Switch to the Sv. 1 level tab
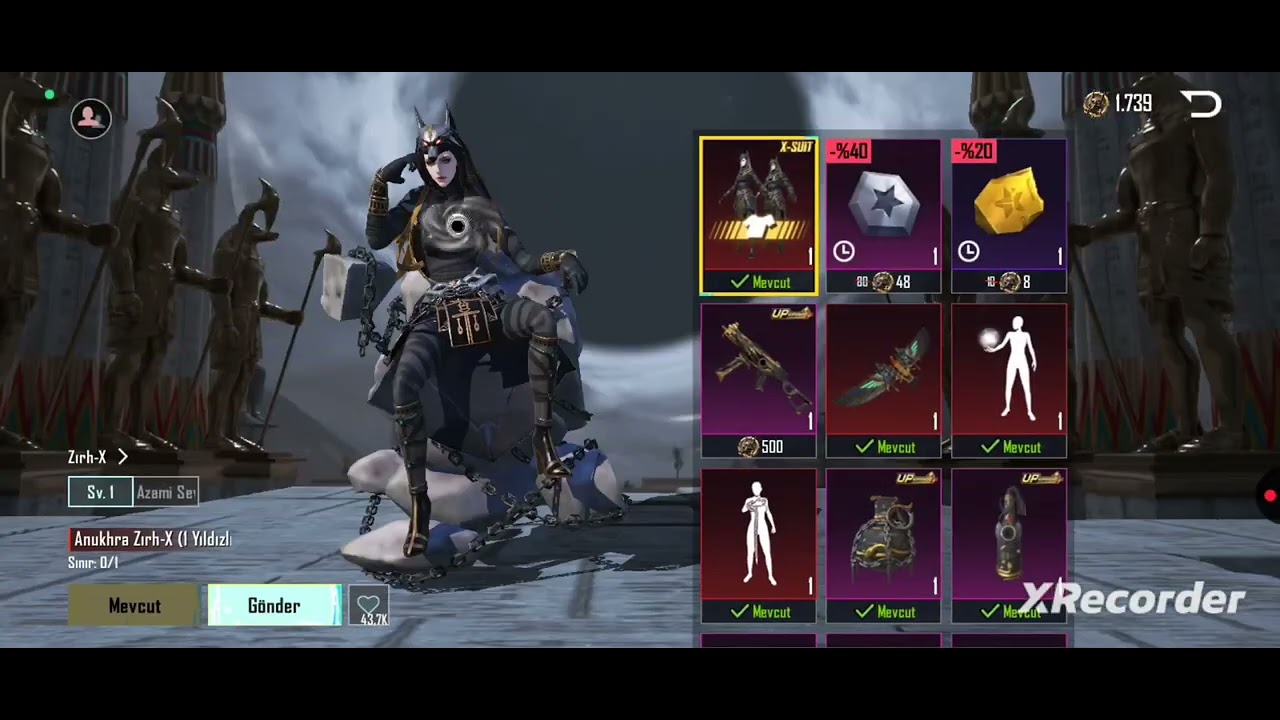 (100, 492)
